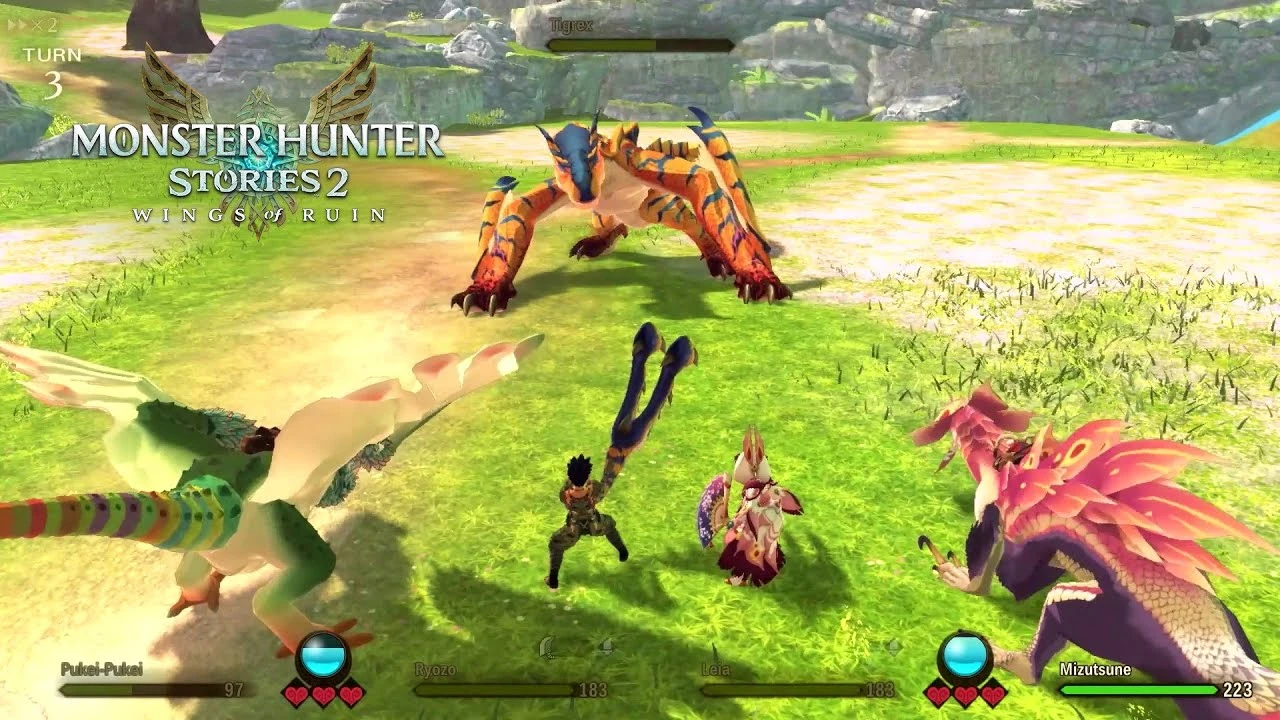Screen dimensions: 1280x720
Task: Select the Ryozo name label
Action: (434, 667)
